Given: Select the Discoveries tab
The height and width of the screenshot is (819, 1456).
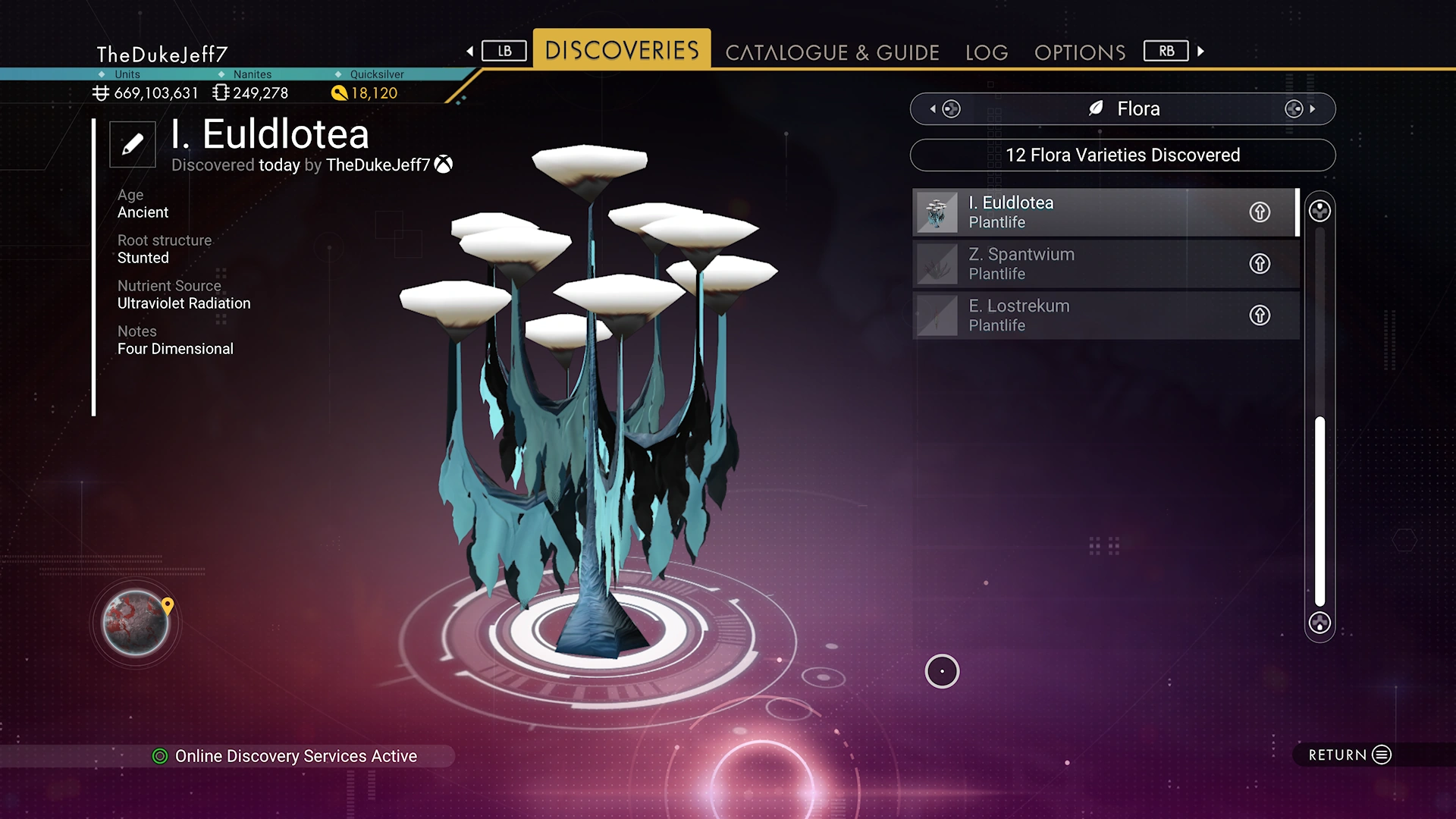Looking at the screenshot, I should click(622, 50).
